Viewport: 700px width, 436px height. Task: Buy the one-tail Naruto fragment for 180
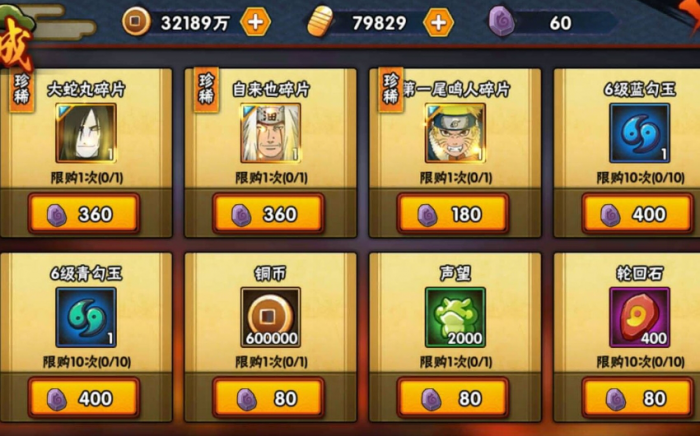pos(452,213)
